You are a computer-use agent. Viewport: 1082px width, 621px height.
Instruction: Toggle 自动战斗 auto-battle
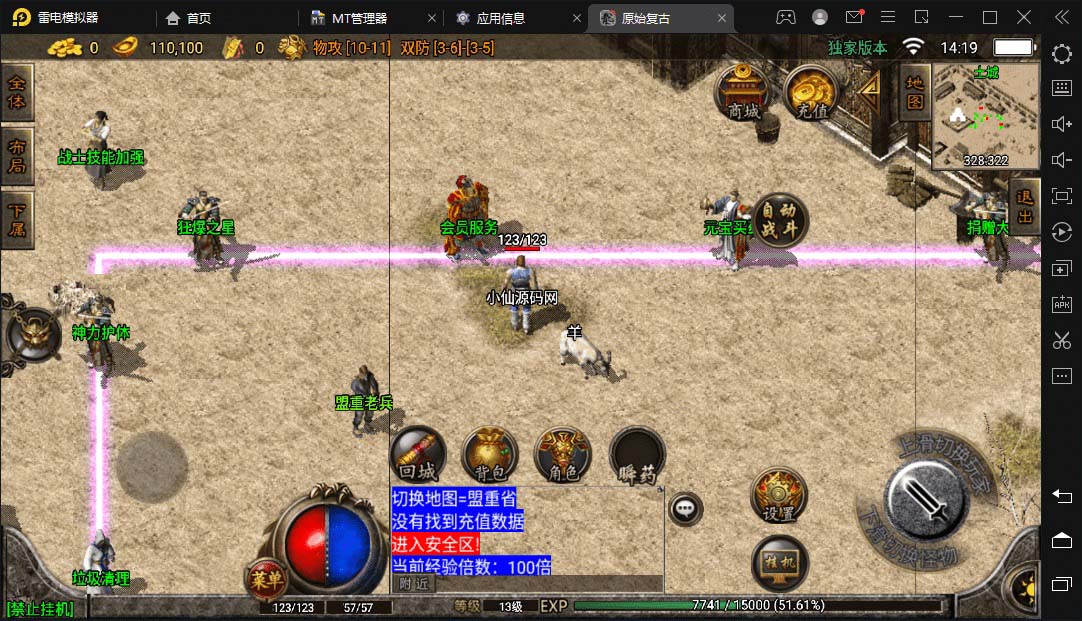click(778, 220)
